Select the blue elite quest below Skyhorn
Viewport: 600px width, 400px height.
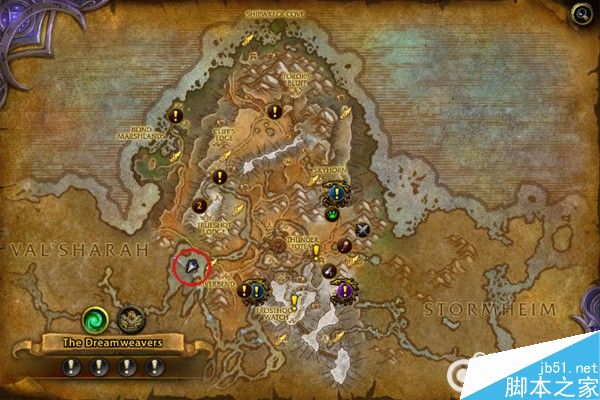pos(336,194)
